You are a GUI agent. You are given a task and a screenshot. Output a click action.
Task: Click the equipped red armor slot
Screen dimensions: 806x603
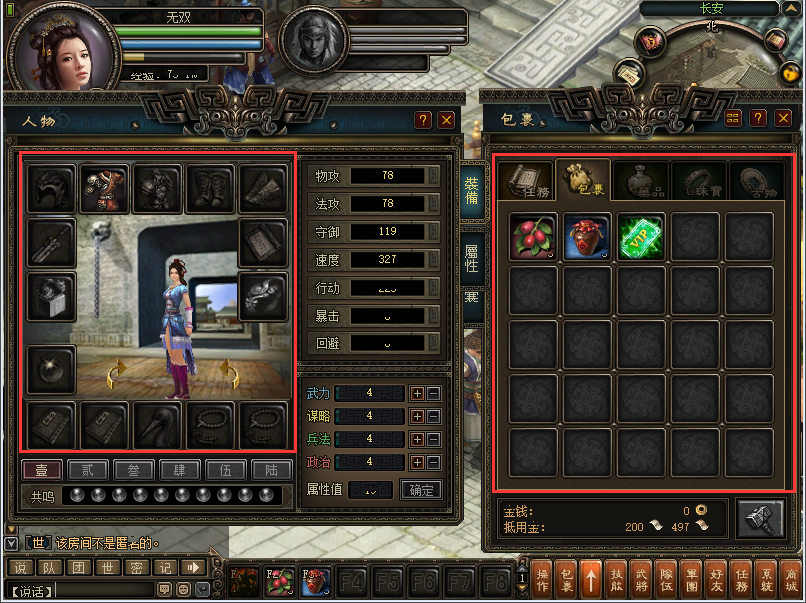tap(104, 189)
